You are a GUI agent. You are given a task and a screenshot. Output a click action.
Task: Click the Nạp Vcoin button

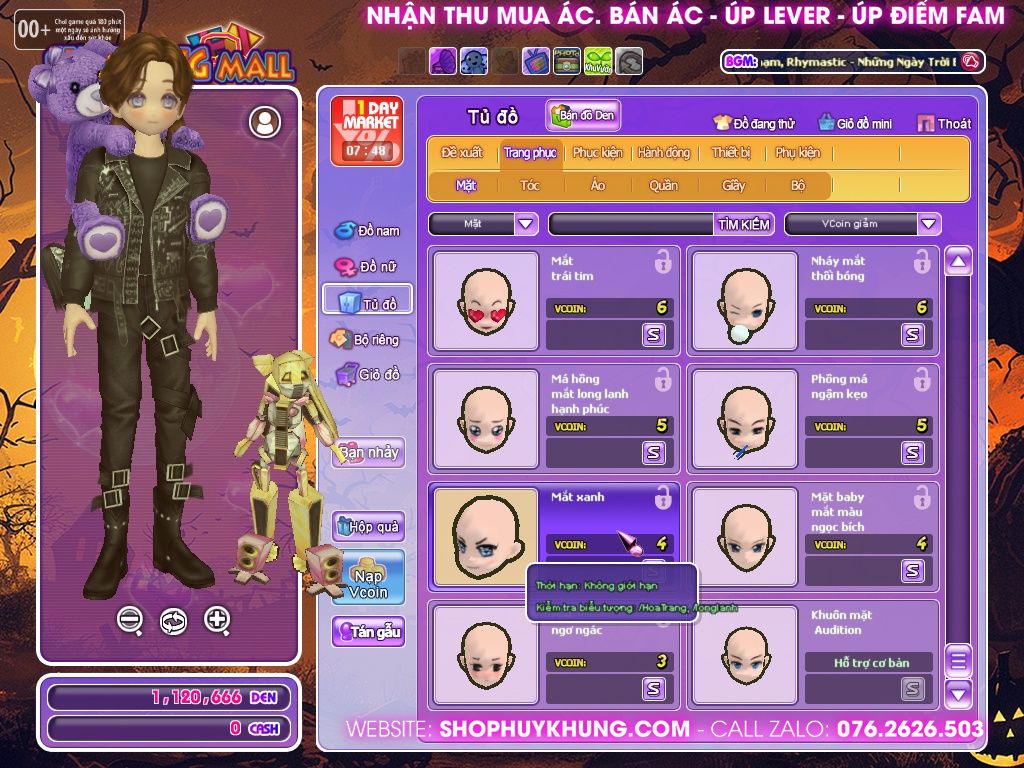coord(368,578)
